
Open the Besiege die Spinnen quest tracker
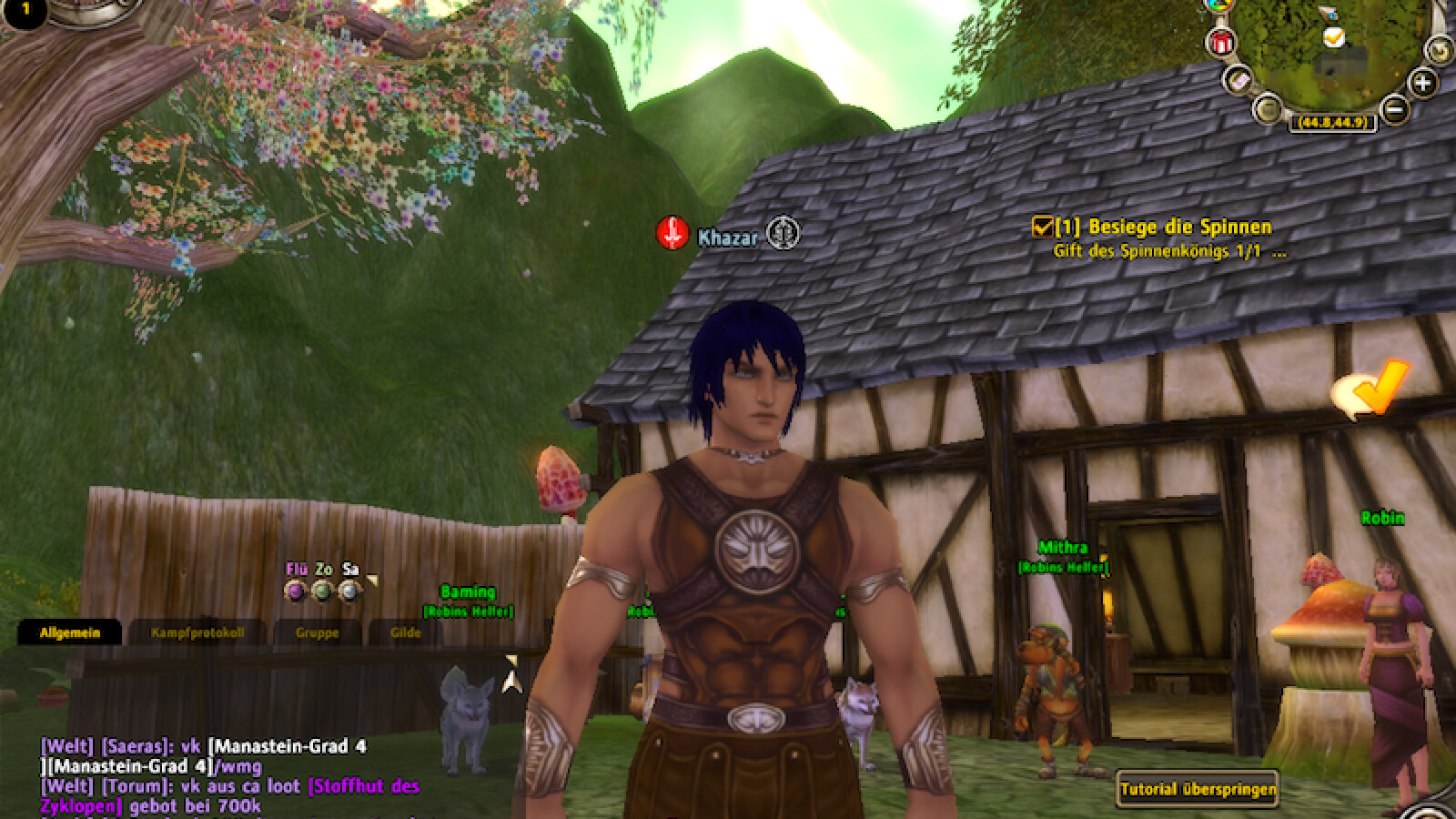click(x=1179, y=227)
